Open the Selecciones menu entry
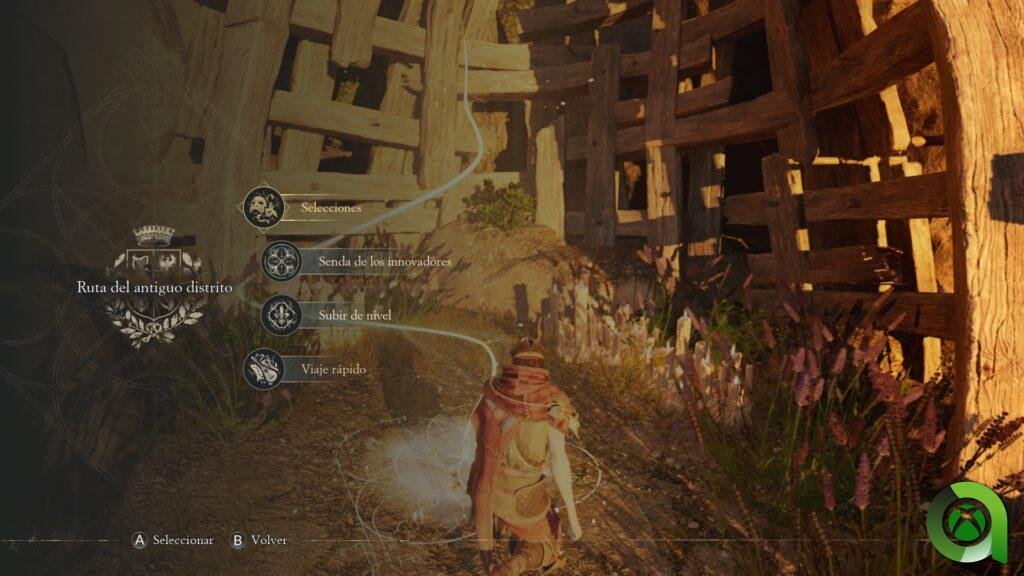 330,208
